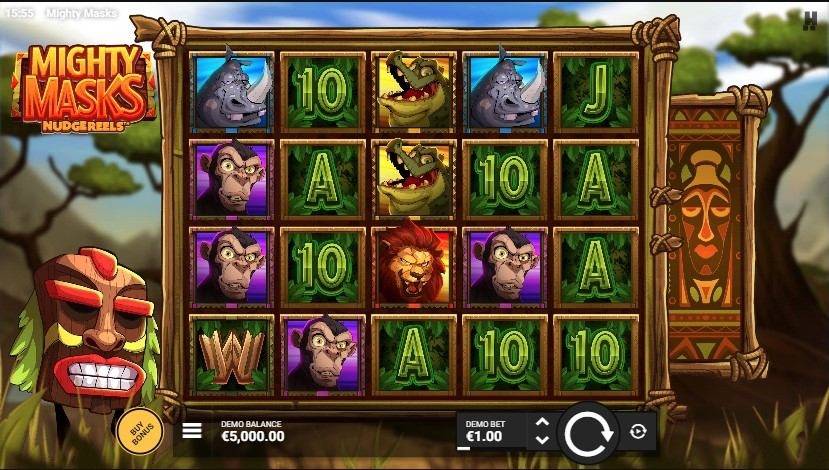Viewport: 829px width, 470px height.
Task: Decrease the demo bet amount
Action: tap(542, 439)
